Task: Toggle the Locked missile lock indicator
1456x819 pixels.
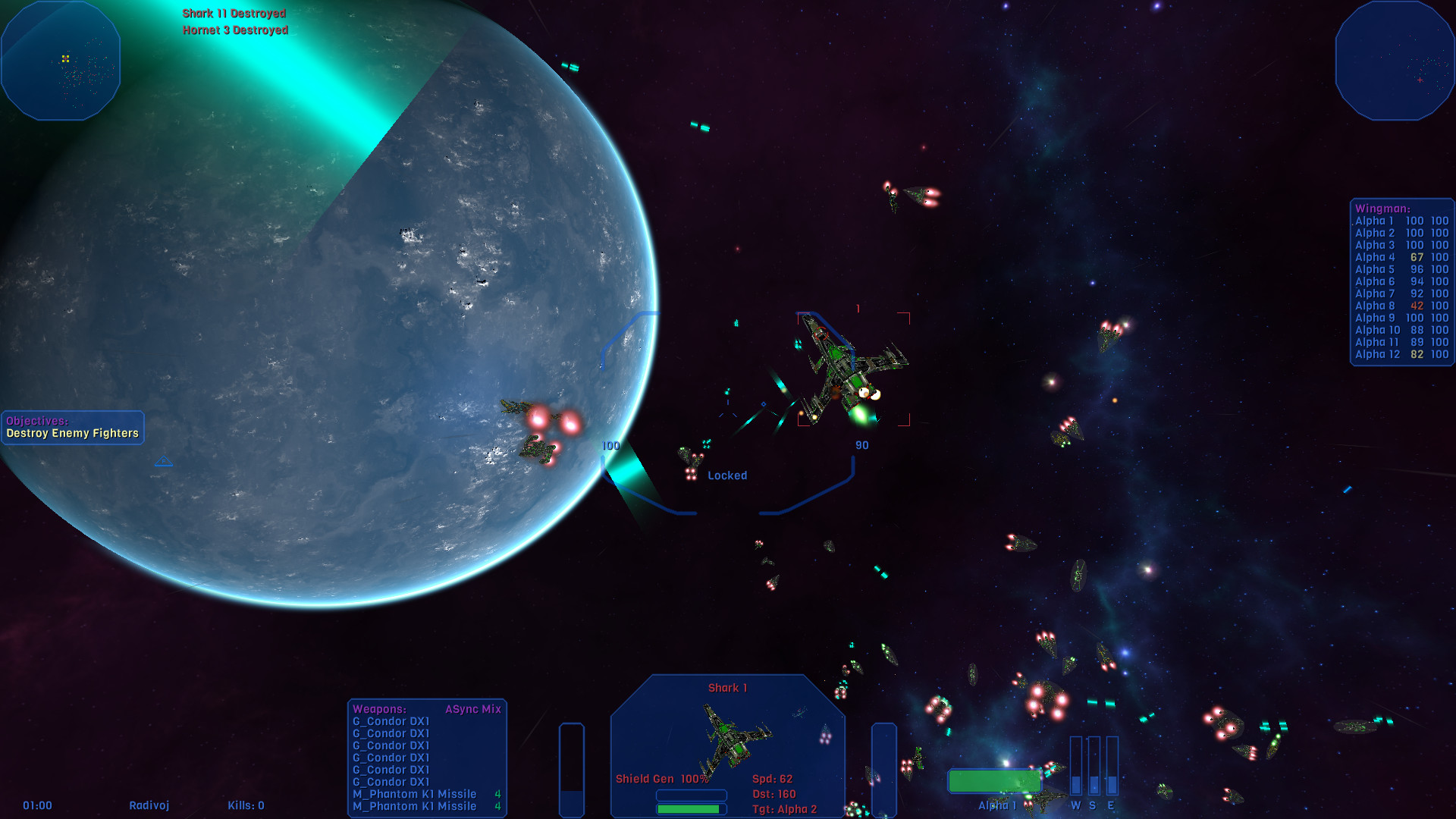Action: (x=726, y=475)
